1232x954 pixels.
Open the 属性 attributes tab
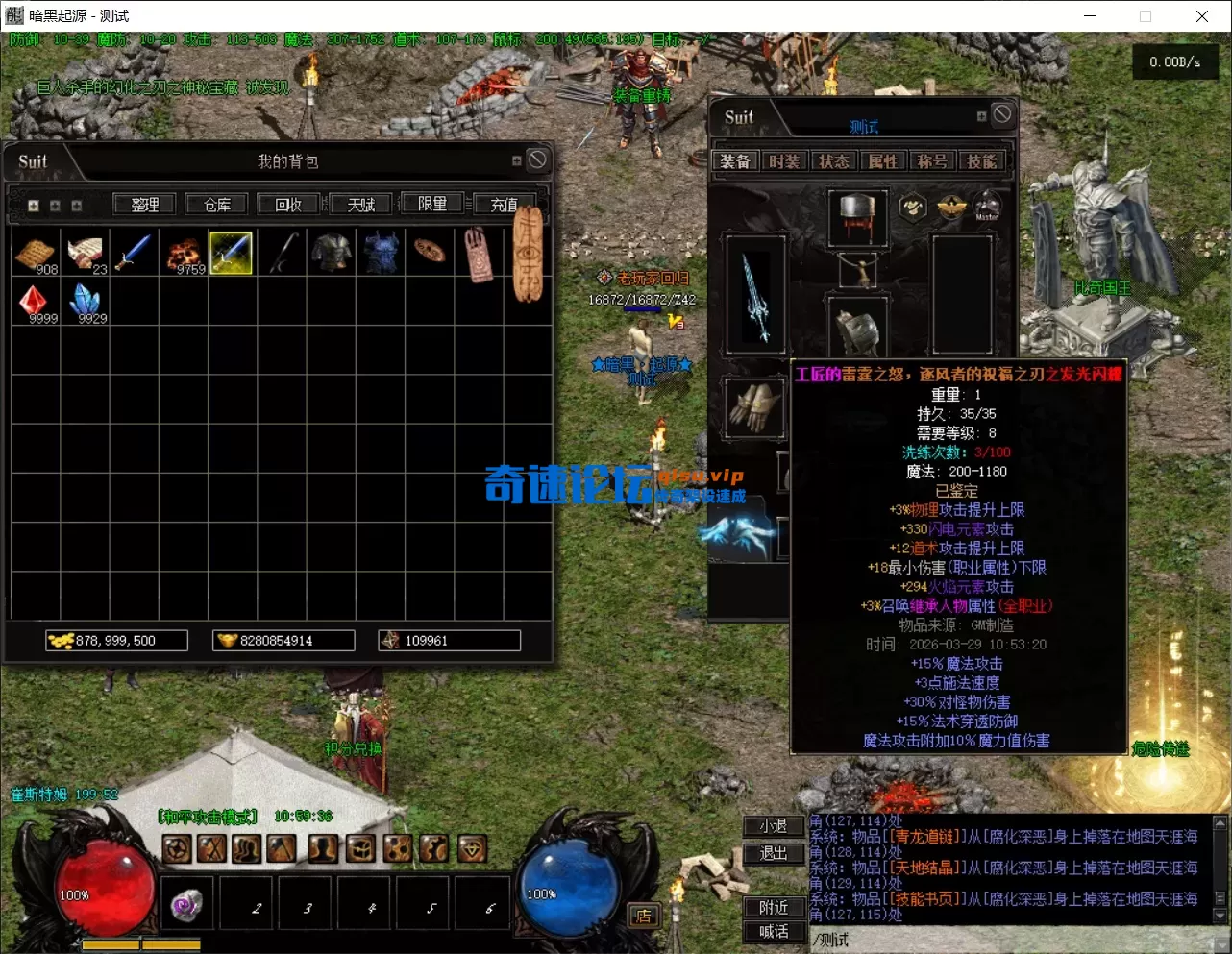[x=882, y=161]
